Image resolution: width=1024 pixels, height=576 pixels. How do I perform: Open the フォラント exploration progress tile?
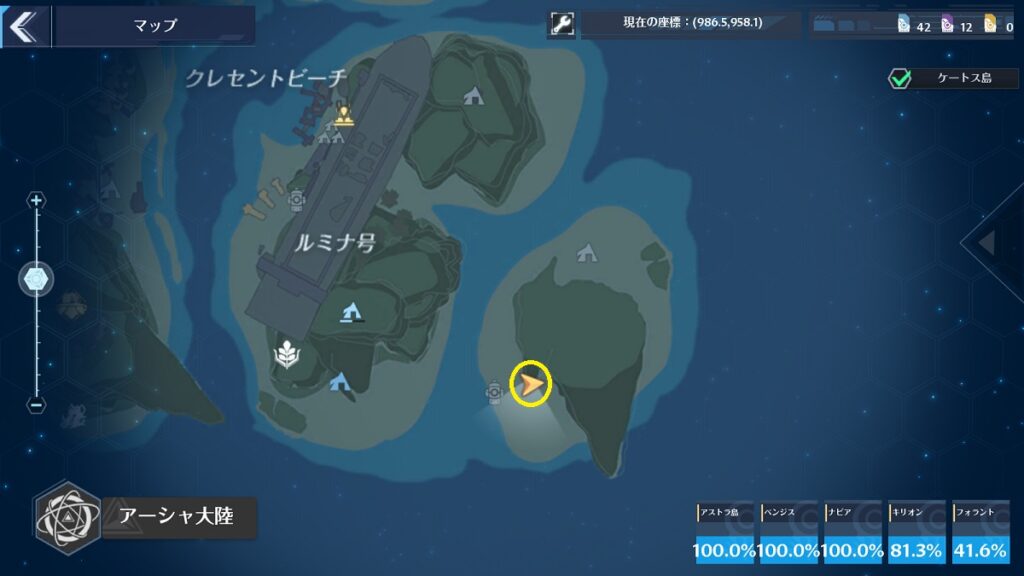(x=981, y=533)
